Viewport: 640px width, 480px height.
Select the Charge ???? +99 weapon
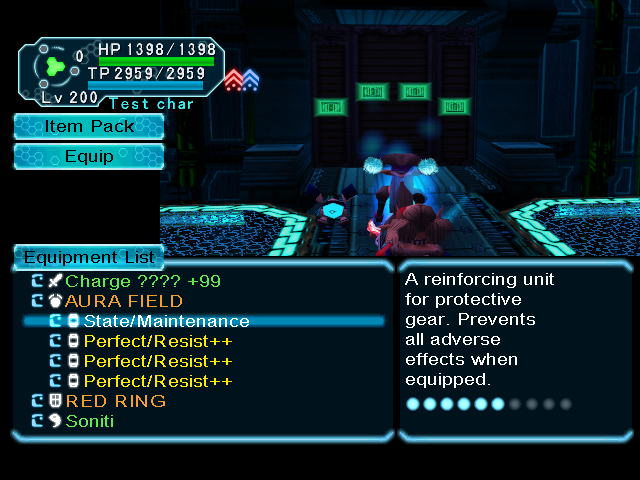[x=142, y=281]
